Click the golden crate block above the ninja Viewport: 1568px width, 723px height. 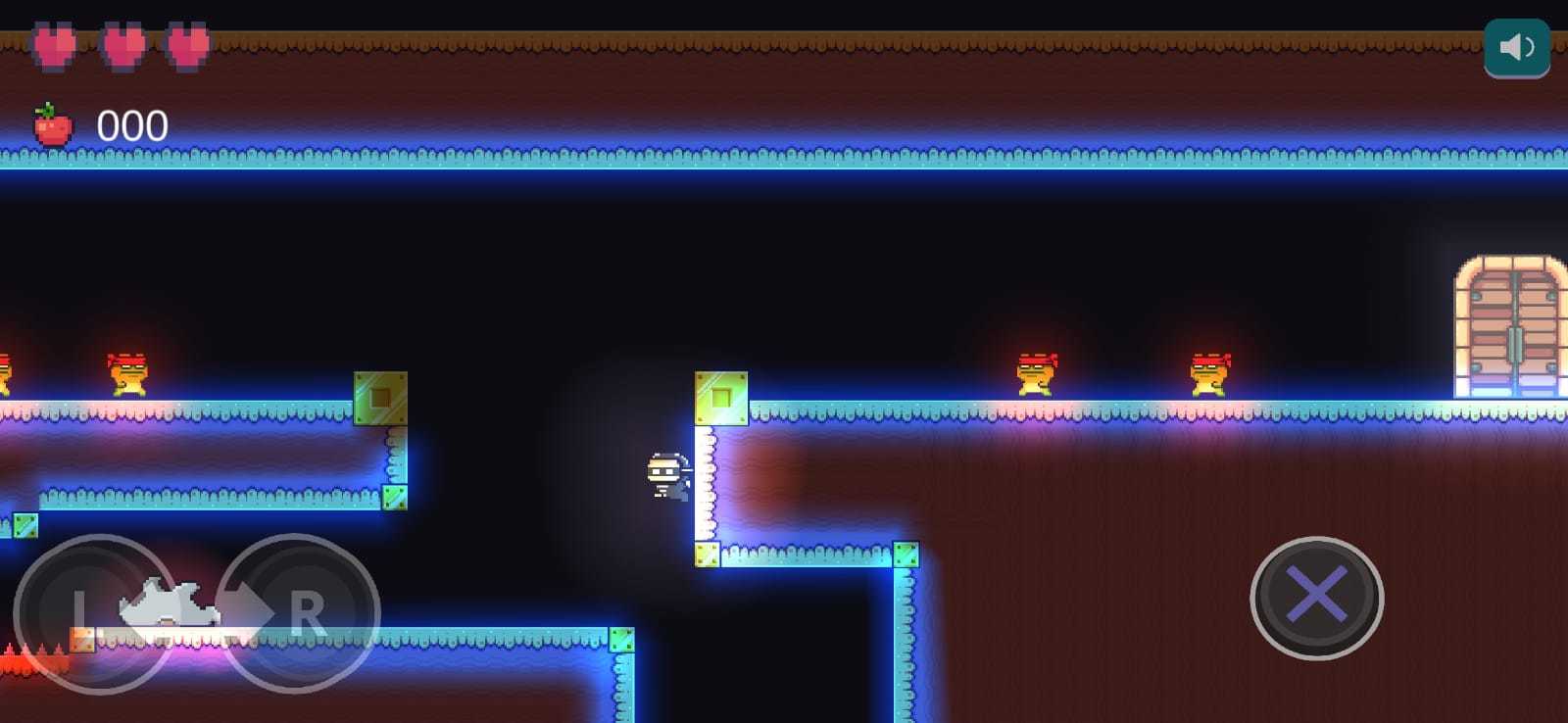pyautogui.click(x=722, y=398)
